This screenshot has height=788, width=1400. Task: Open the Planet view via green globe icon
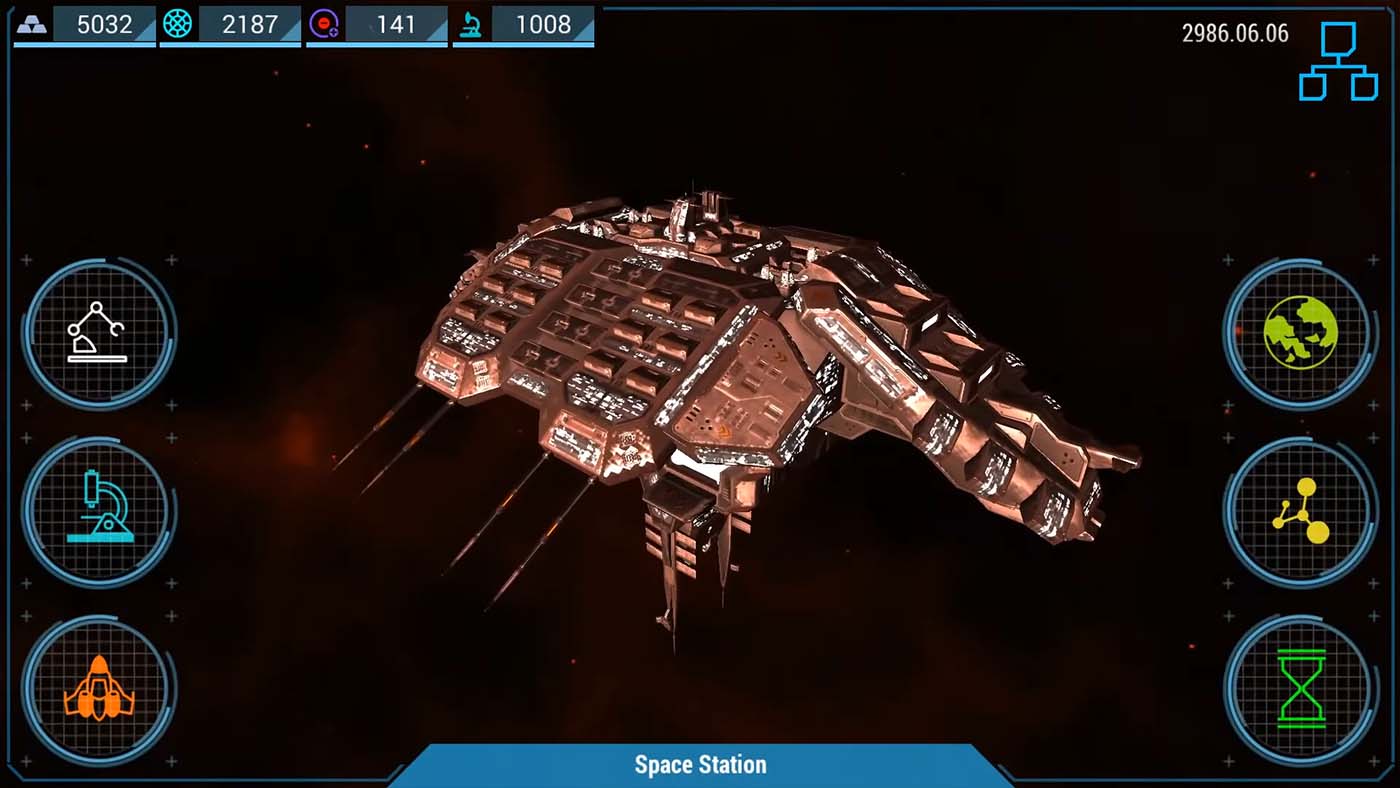coord(1299,331)
